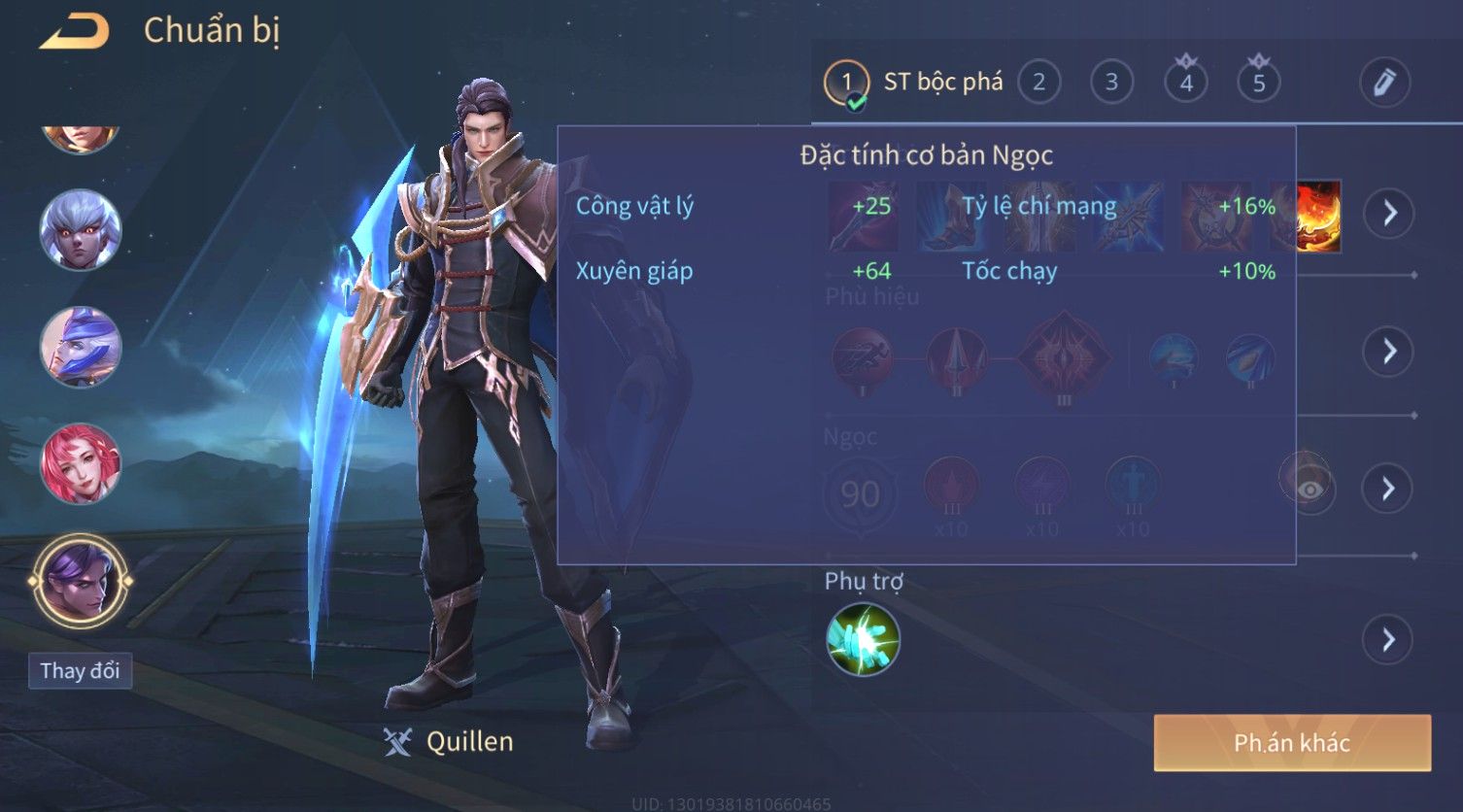Select the Quillen hero portrait
Viewport: 1463px width, 812px height.
[81, 581]
